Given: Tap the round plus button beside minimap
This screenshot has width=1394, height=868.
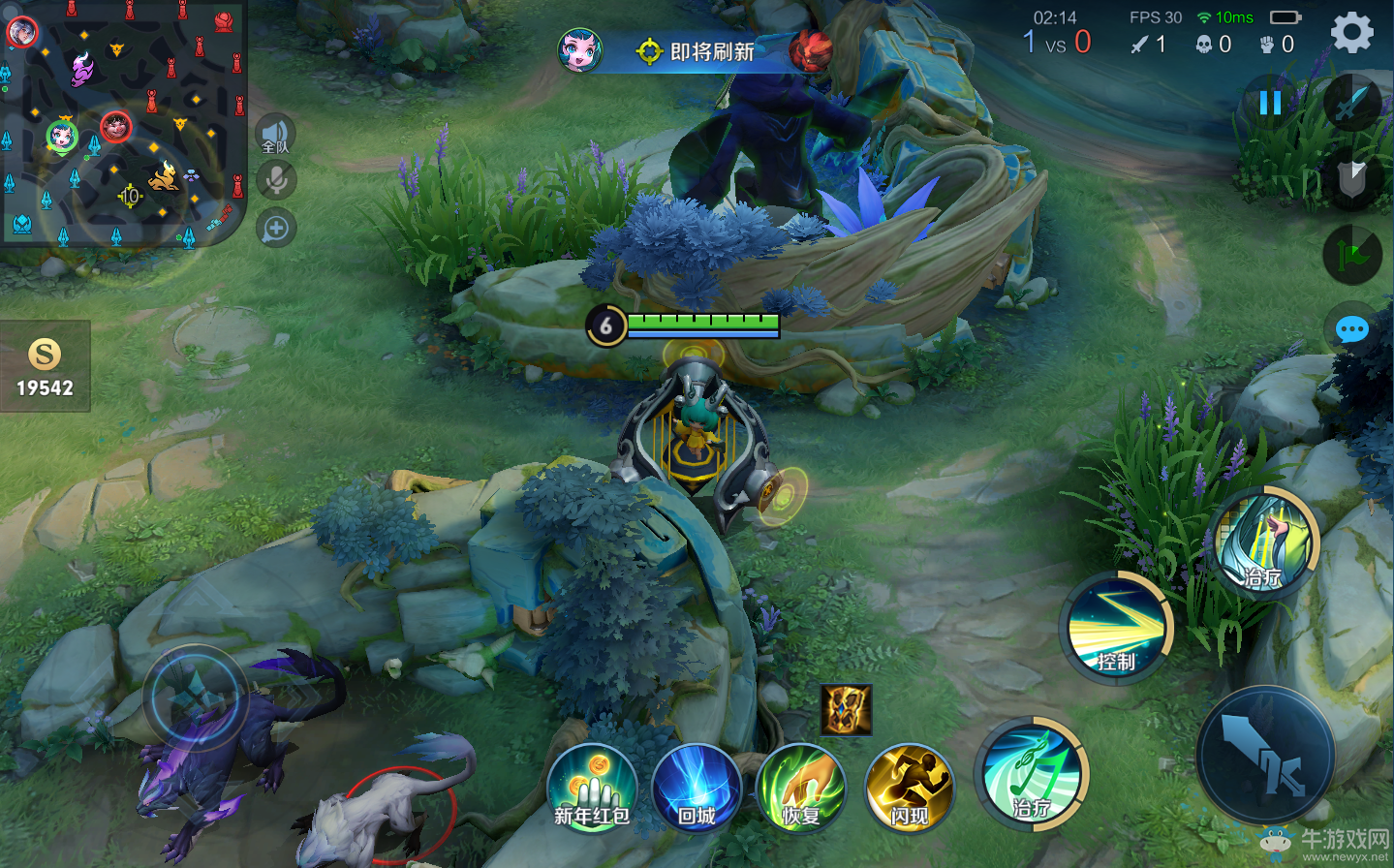Looking at the screenshot, I should (276, 229).
